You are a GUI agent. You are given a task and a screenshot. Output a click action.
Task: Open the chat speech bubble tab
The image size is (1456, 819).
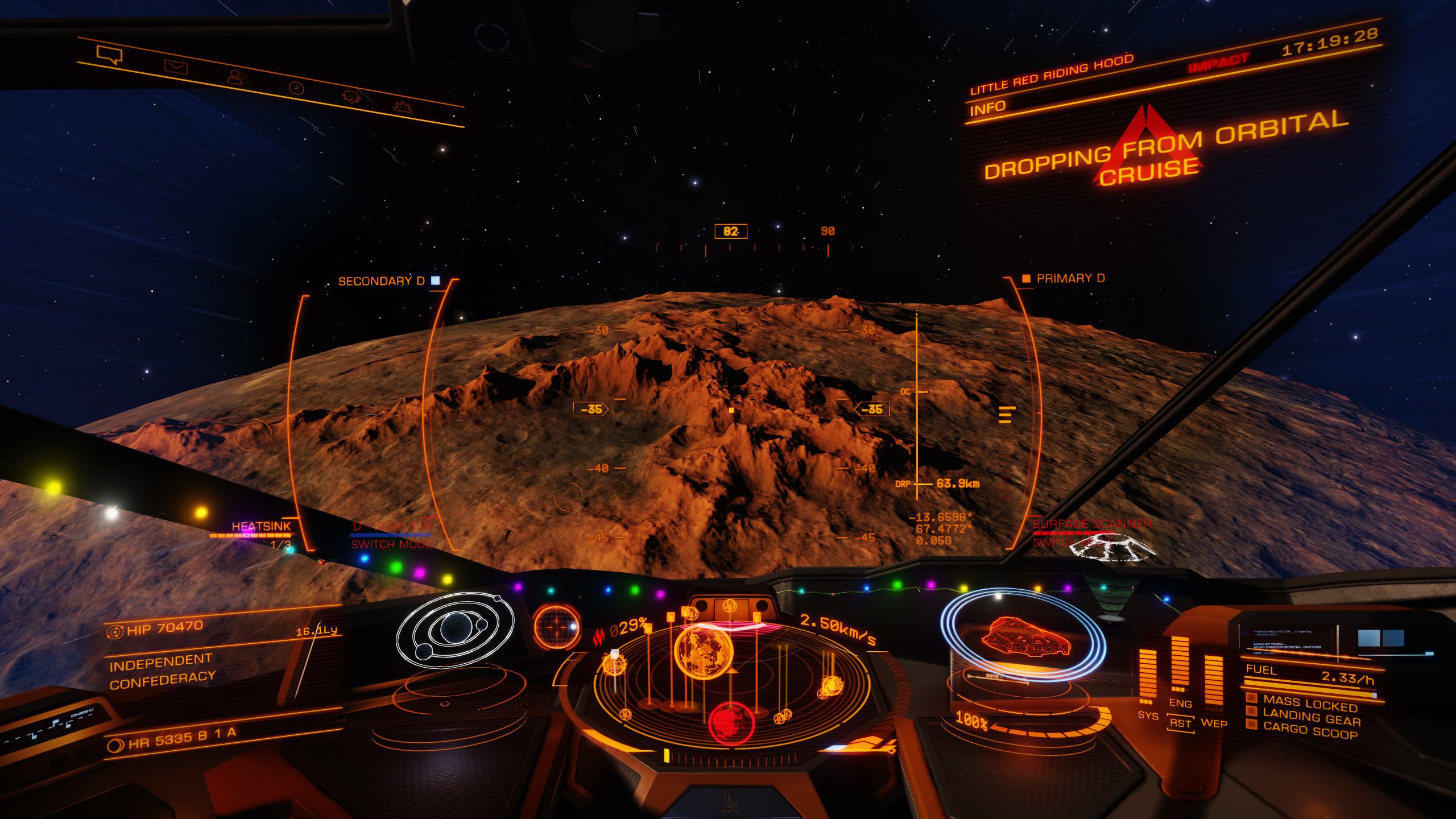[x=109, y=54]
